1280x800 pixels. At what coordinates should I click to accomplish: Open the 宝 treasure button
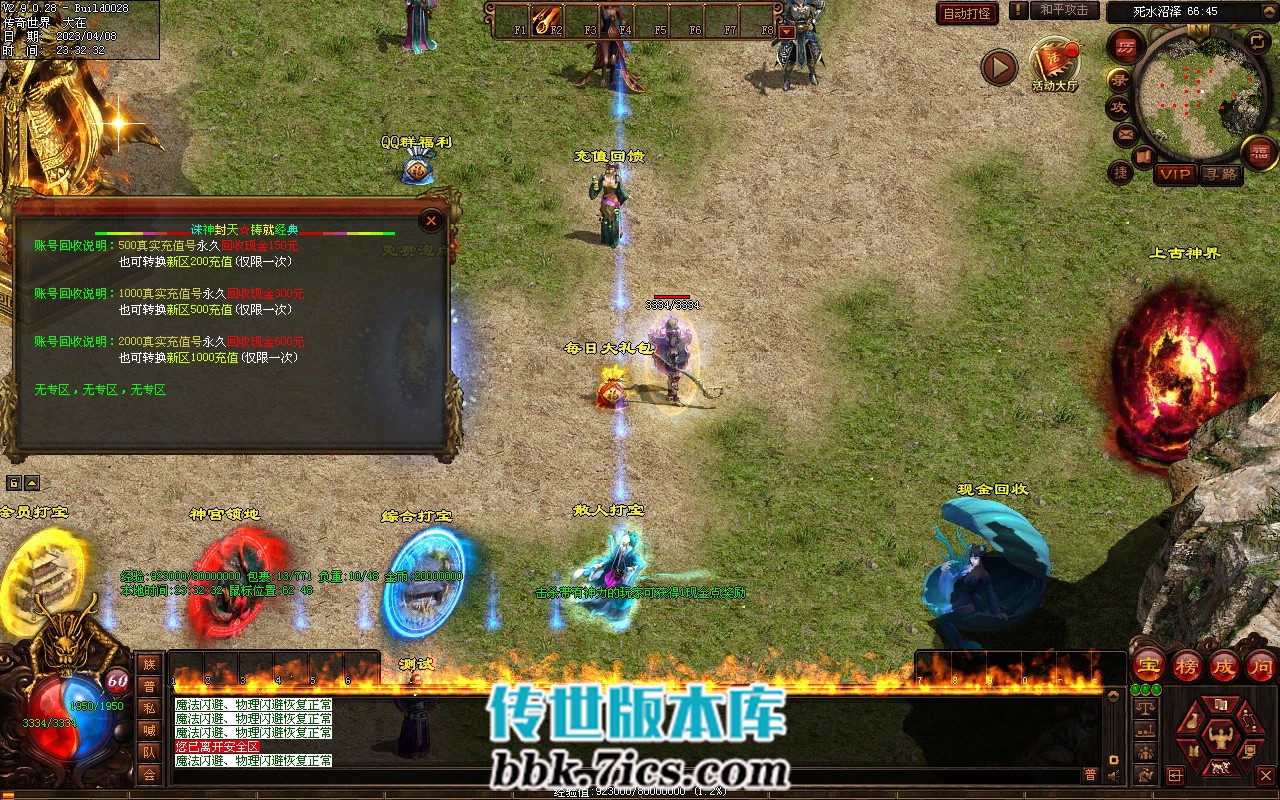click(x=1149, y=665)
